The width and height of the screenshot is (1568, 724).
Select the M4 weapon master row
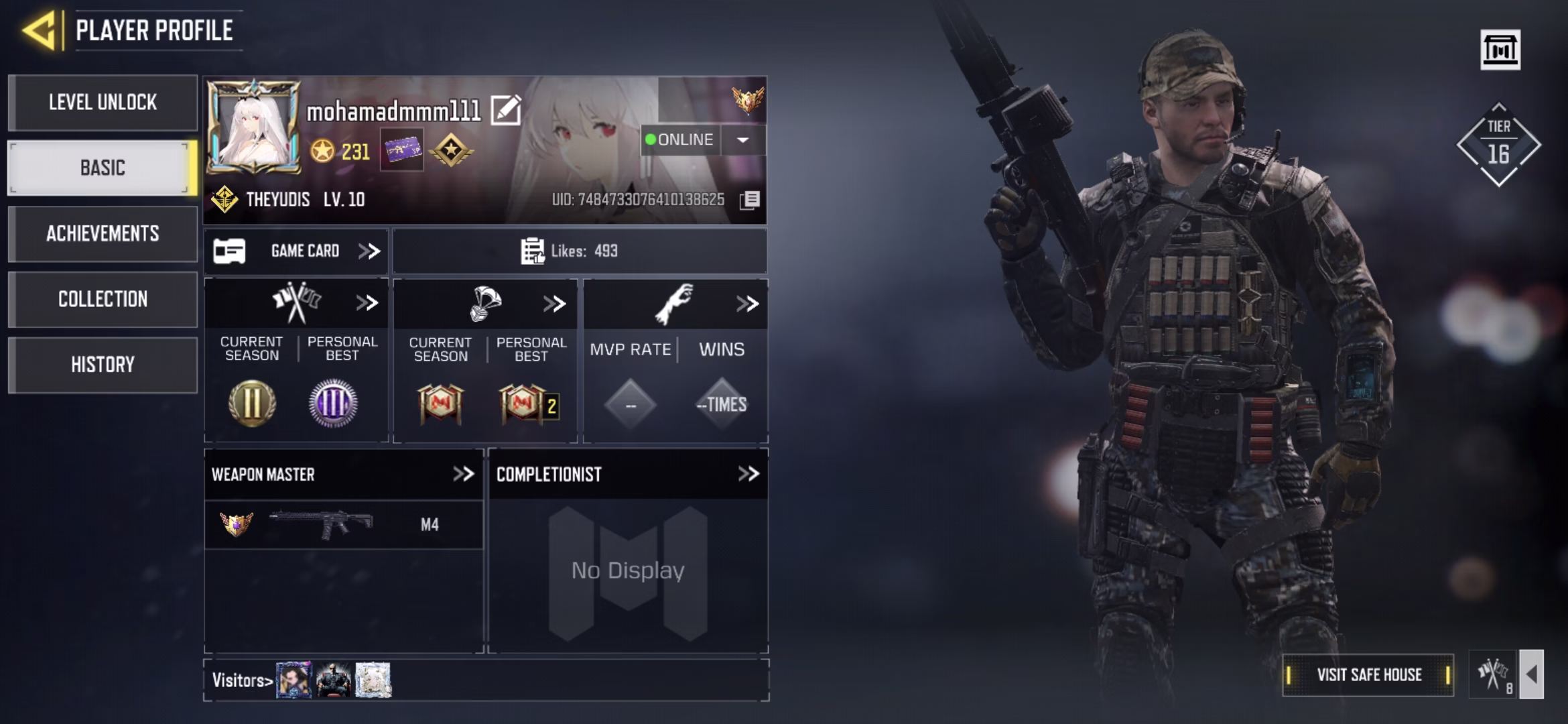coord(343,525)
